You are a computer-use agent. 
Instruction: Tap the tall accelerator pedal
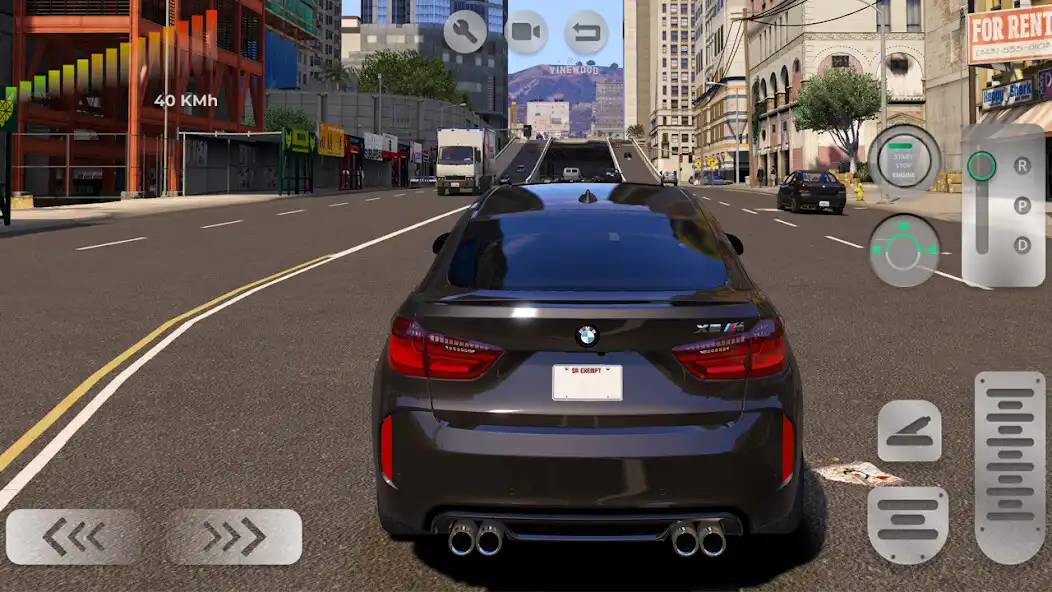pyautogui.click(x=1009, y=466)
